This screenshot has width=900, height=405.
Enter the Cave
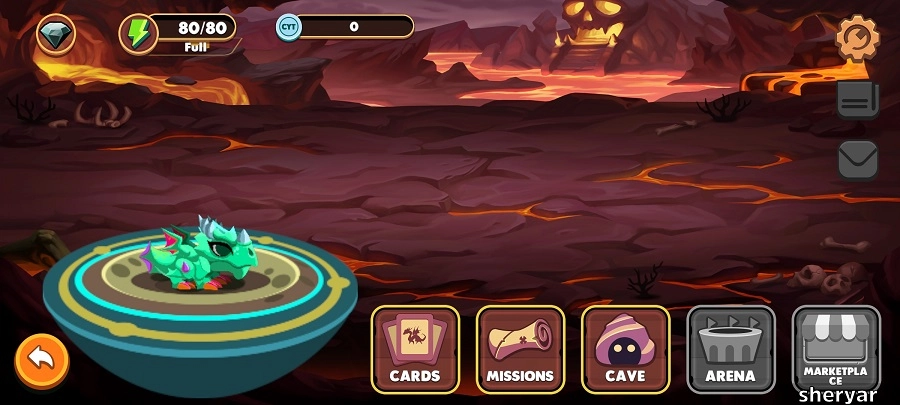click(x=625, y=348)
